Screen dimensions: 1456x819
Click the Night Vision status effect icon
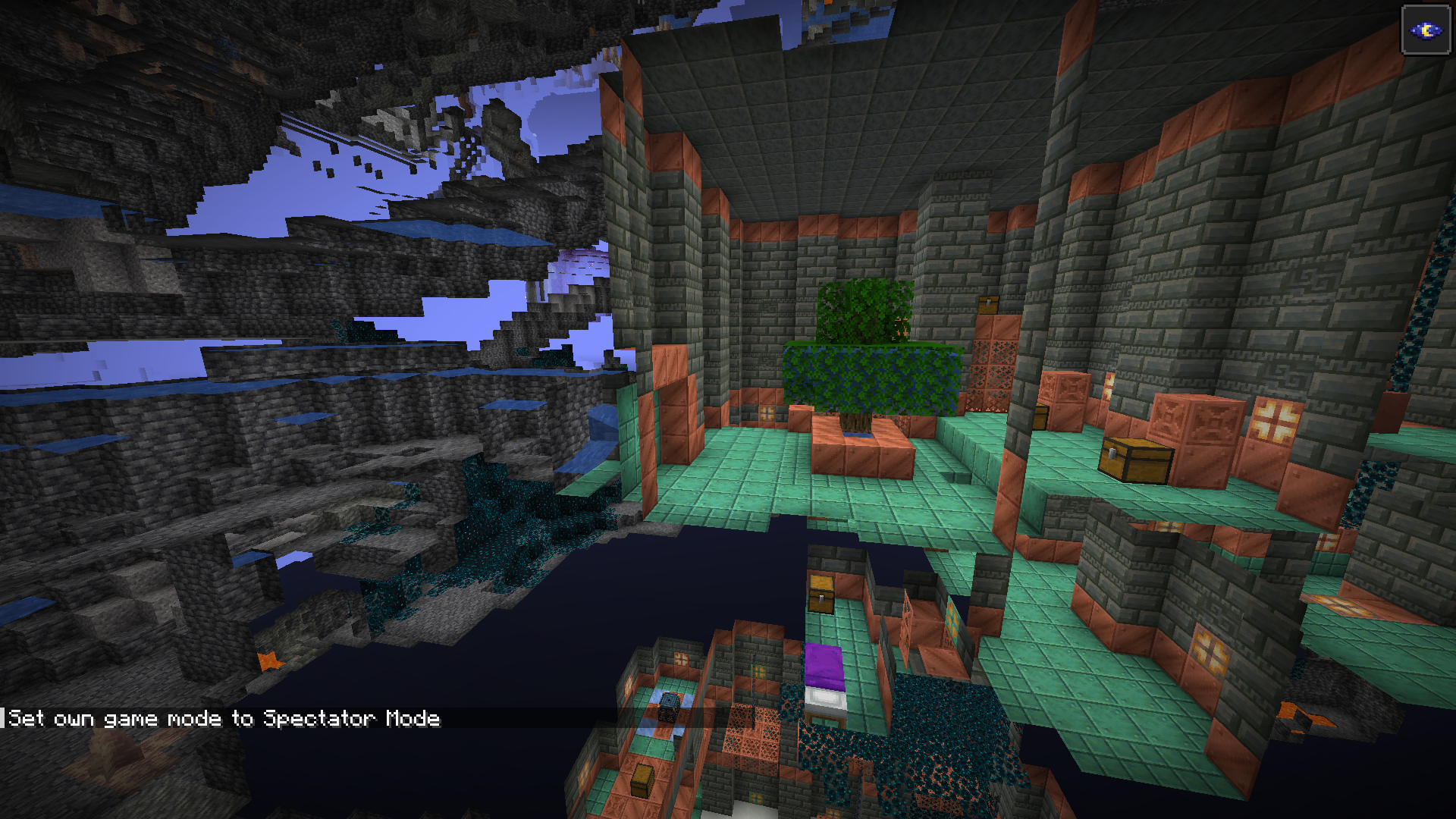(x=1426, y=30)
